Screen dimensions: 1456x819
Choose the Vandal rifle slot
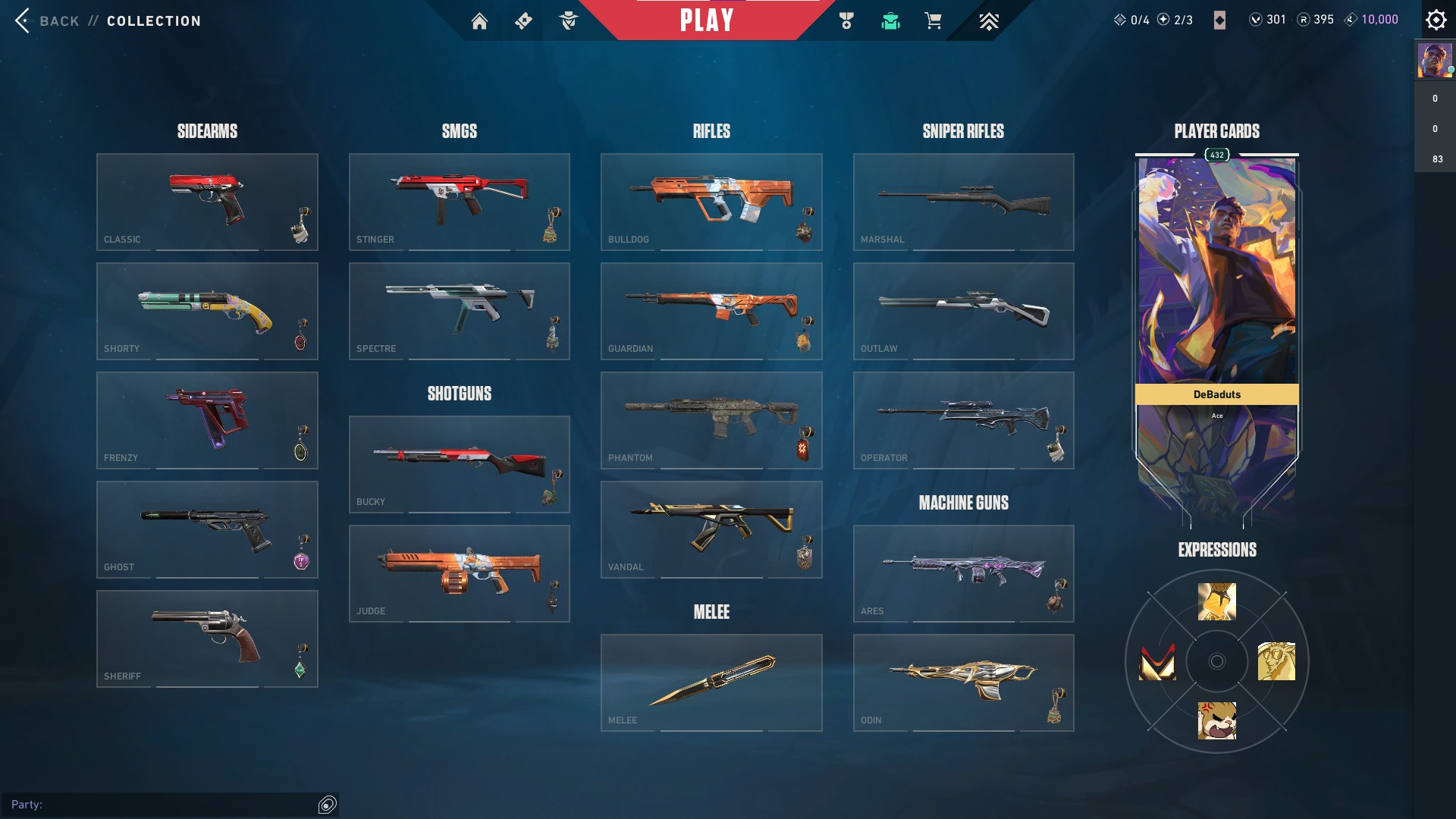(x=711, y=529)
